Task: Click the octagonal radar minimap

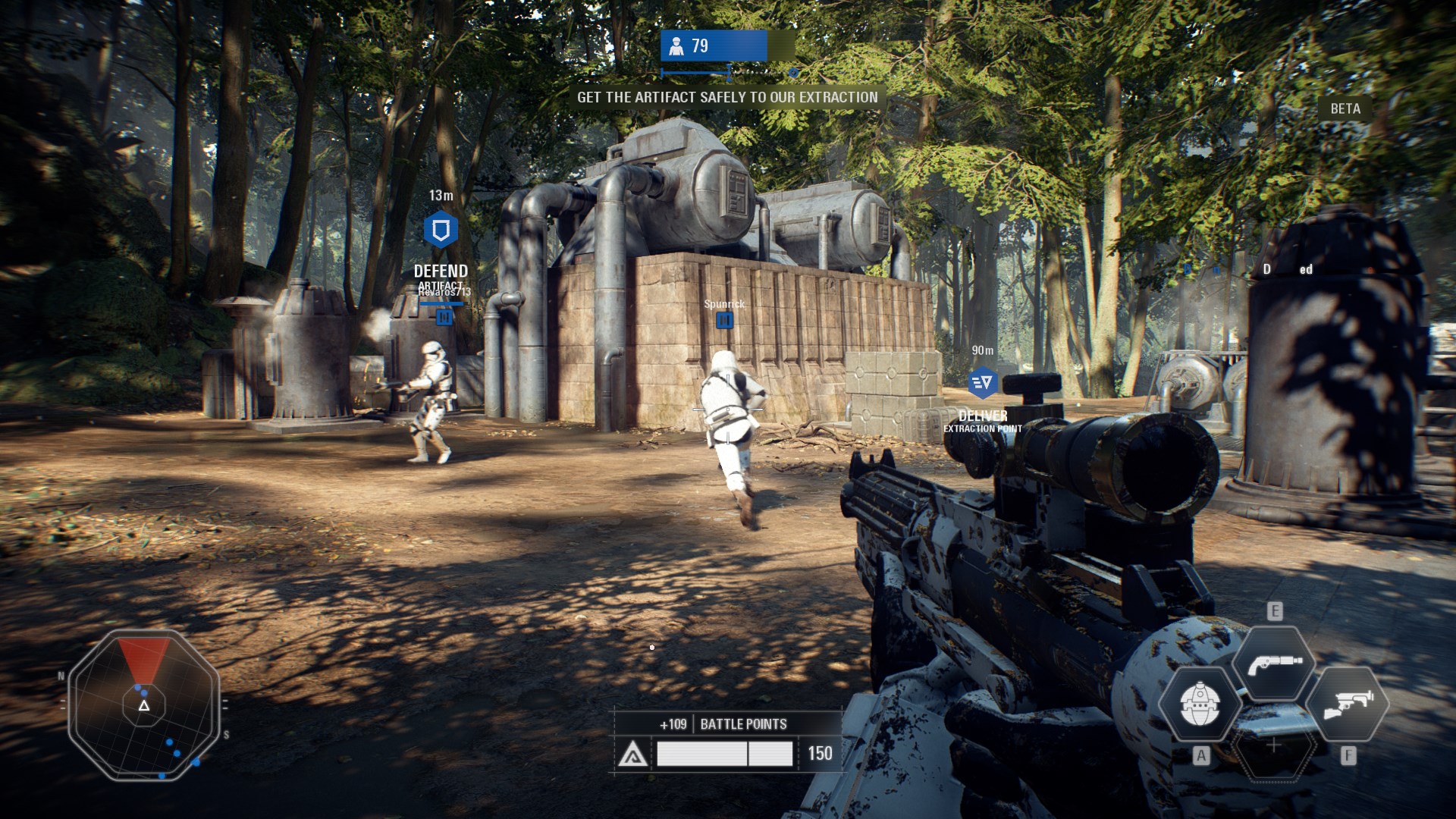Action: (144, 704)
